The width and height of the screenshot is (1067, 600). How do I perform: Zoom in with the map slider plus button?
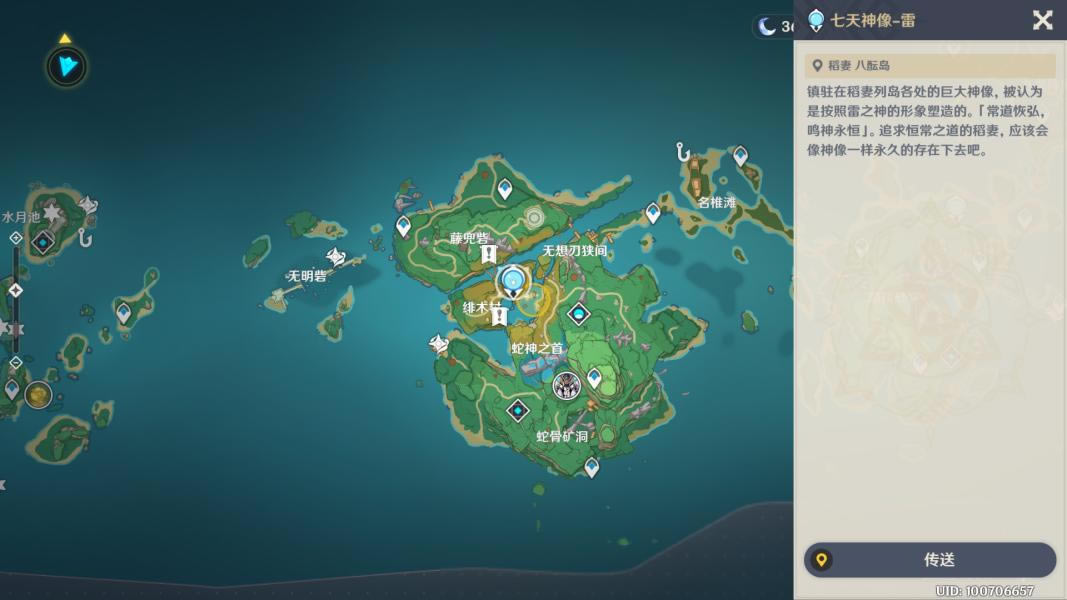click(15, 238)
